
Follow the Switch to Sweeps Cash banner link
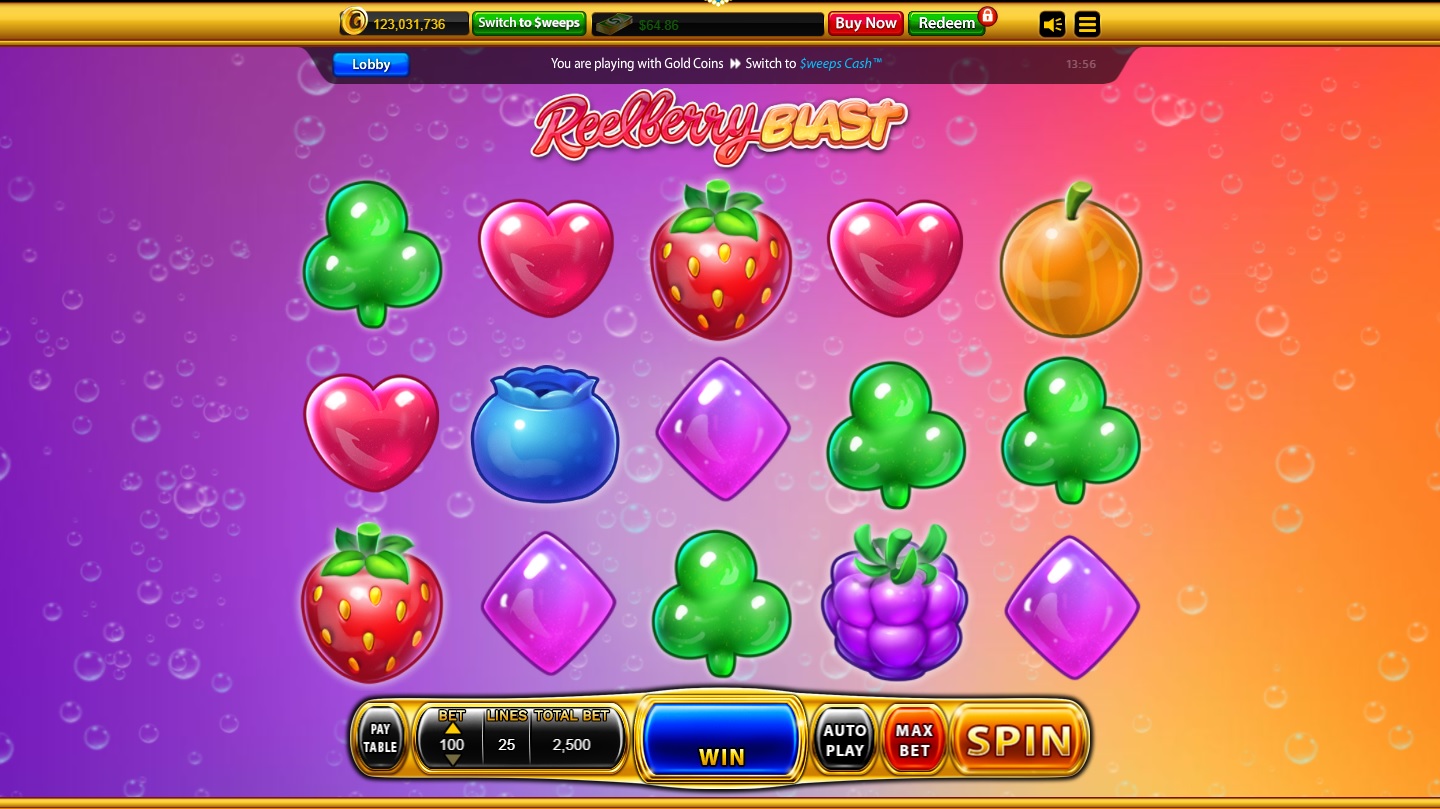[840, 63]
